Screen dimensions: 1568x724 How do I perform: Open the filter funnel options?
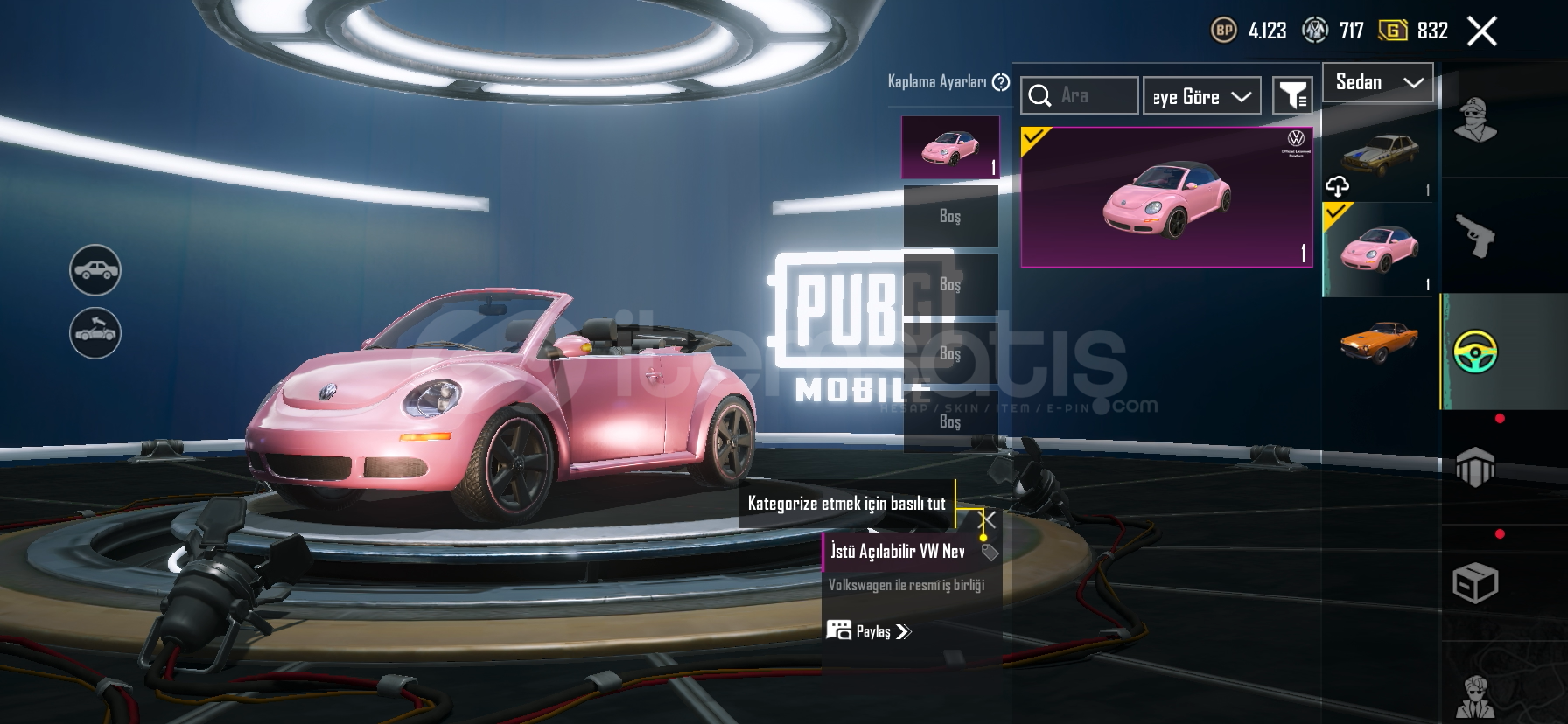[1292, 95]
